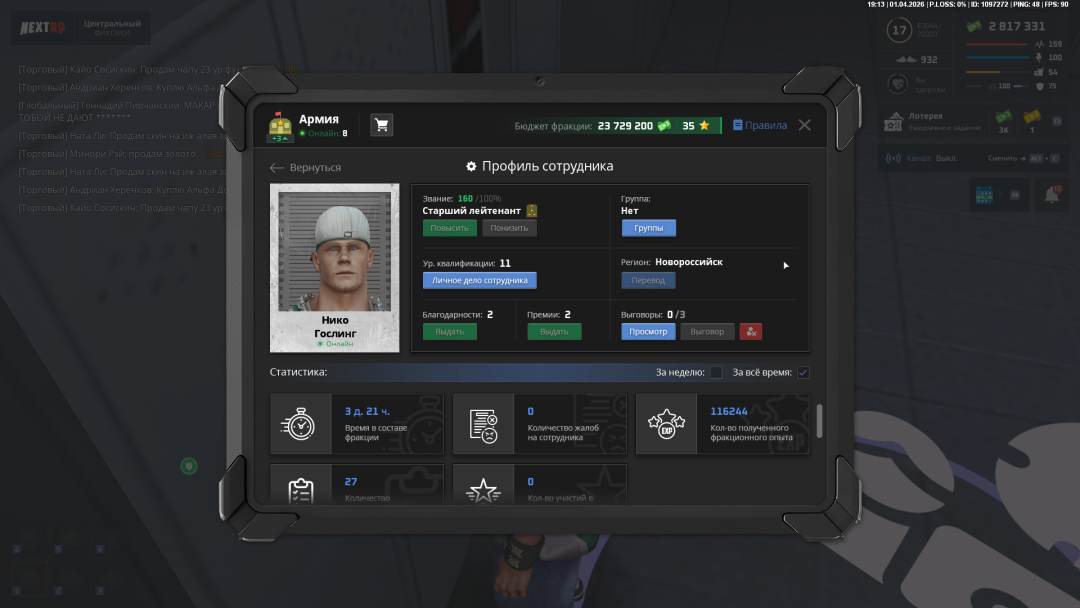1080x608 pixels.
Task: Open the Группы groups button
Action: point(648,228)
